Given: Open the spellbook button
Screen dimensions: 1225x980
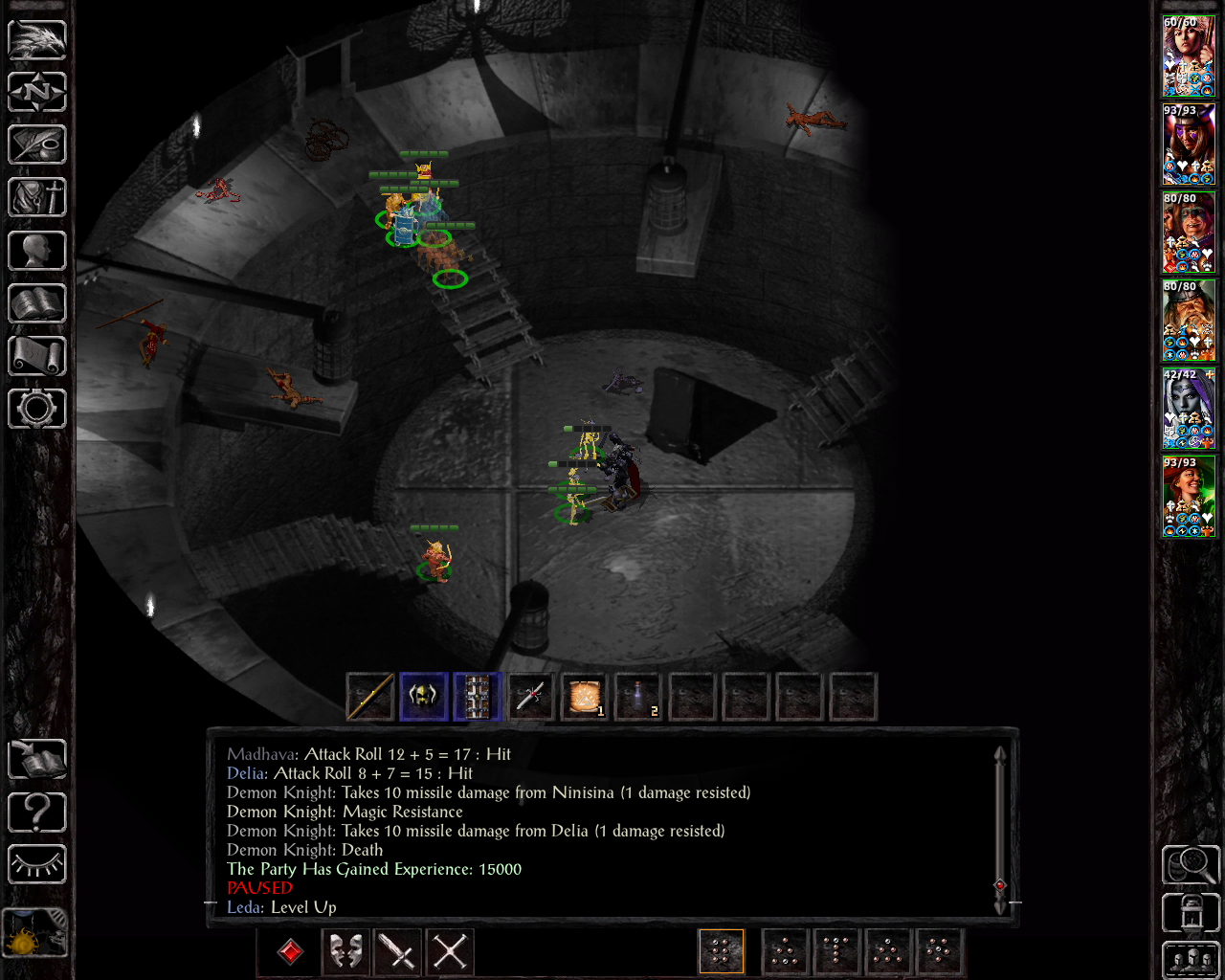Looking at the screenshot, I should [37, 303].
